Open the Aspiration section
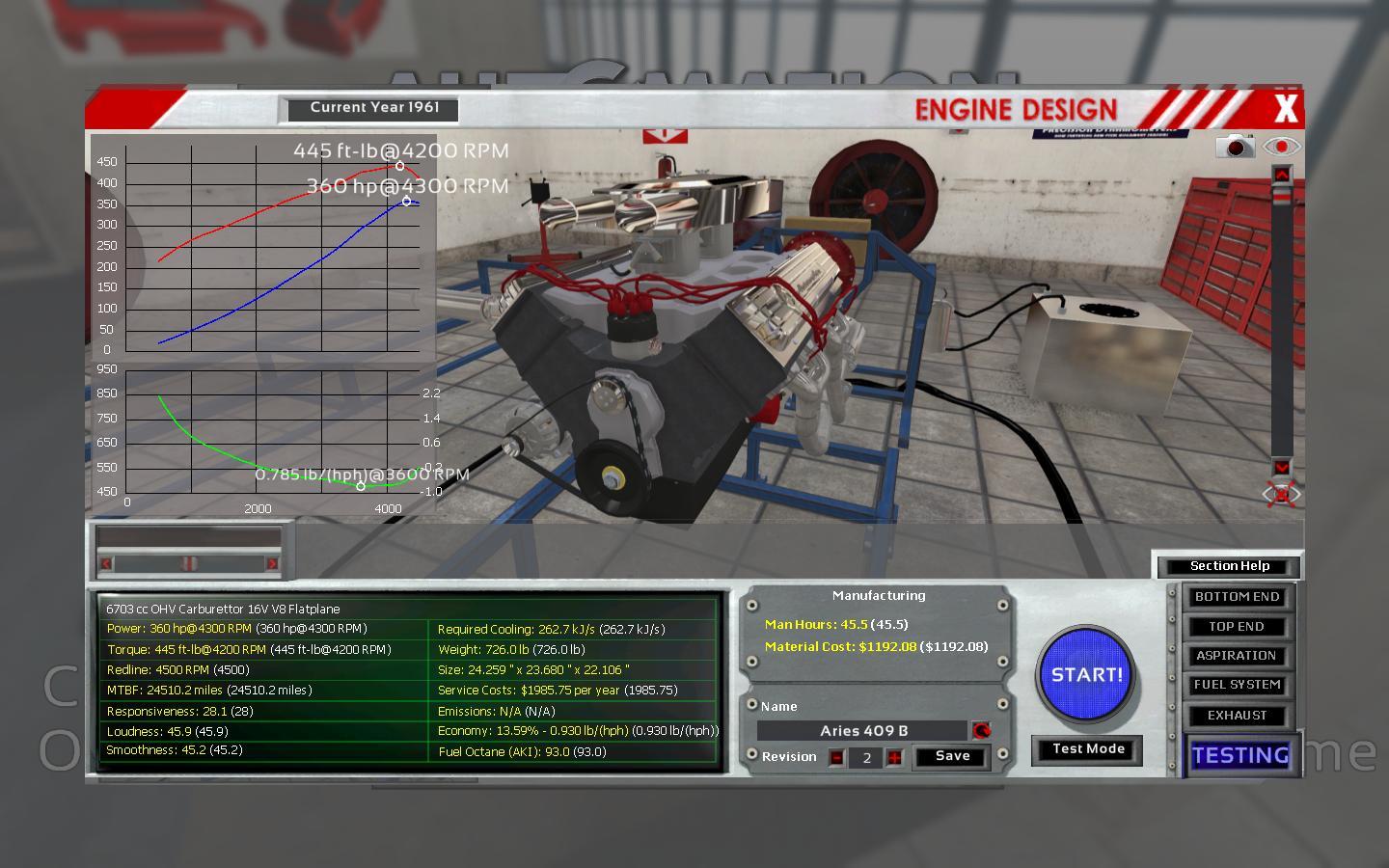The height and width of the screenshot is (868, 1389). [x=1237, y=656]
